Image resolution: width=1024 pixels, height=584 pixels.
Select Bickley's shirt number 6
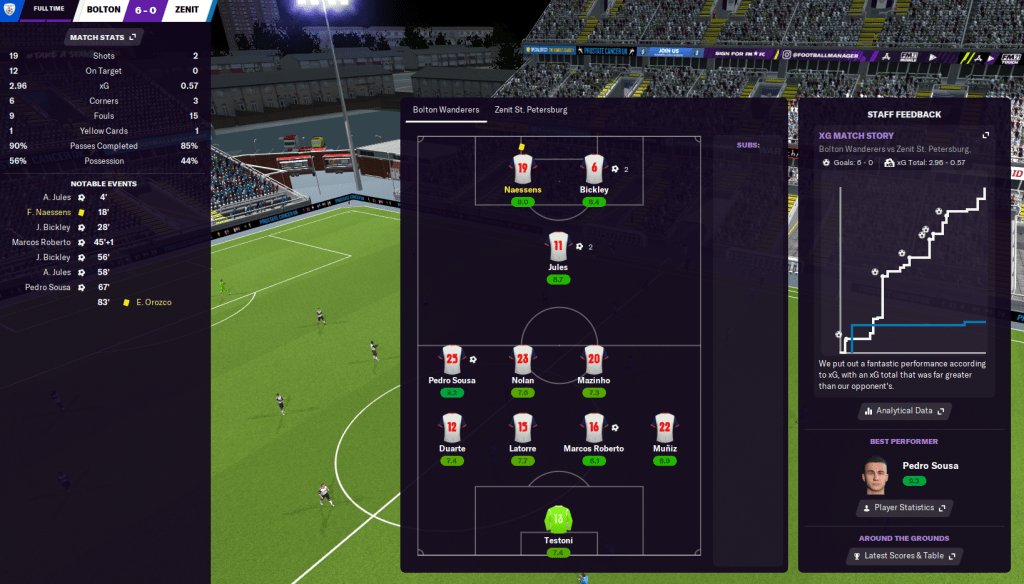pos(594,168)
